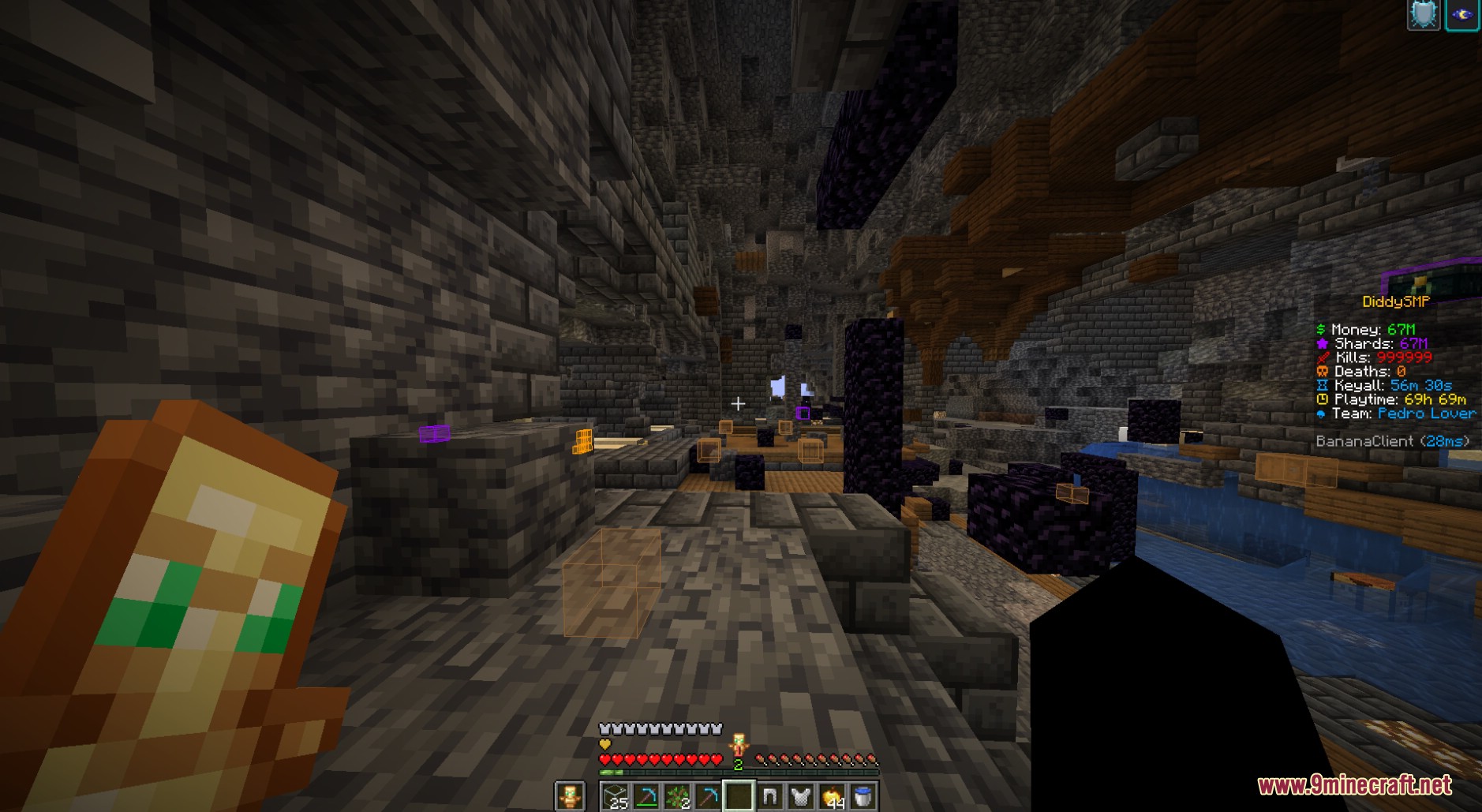The width and height of the screenshot is (1482, 812).
Task: Select the block stack of 25
Action: click(x=615, y=796)
